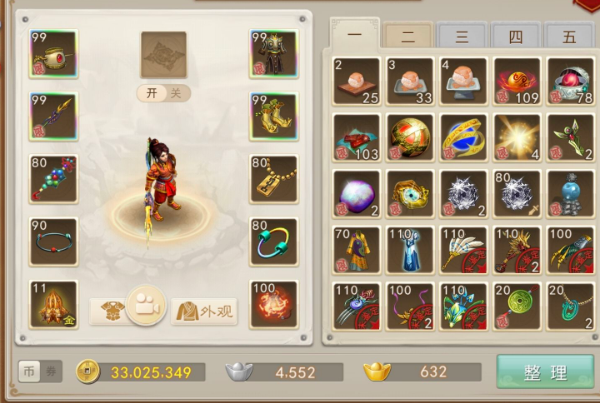
Task: Toggle the 开/关 switch
Action: coord(163,92)
